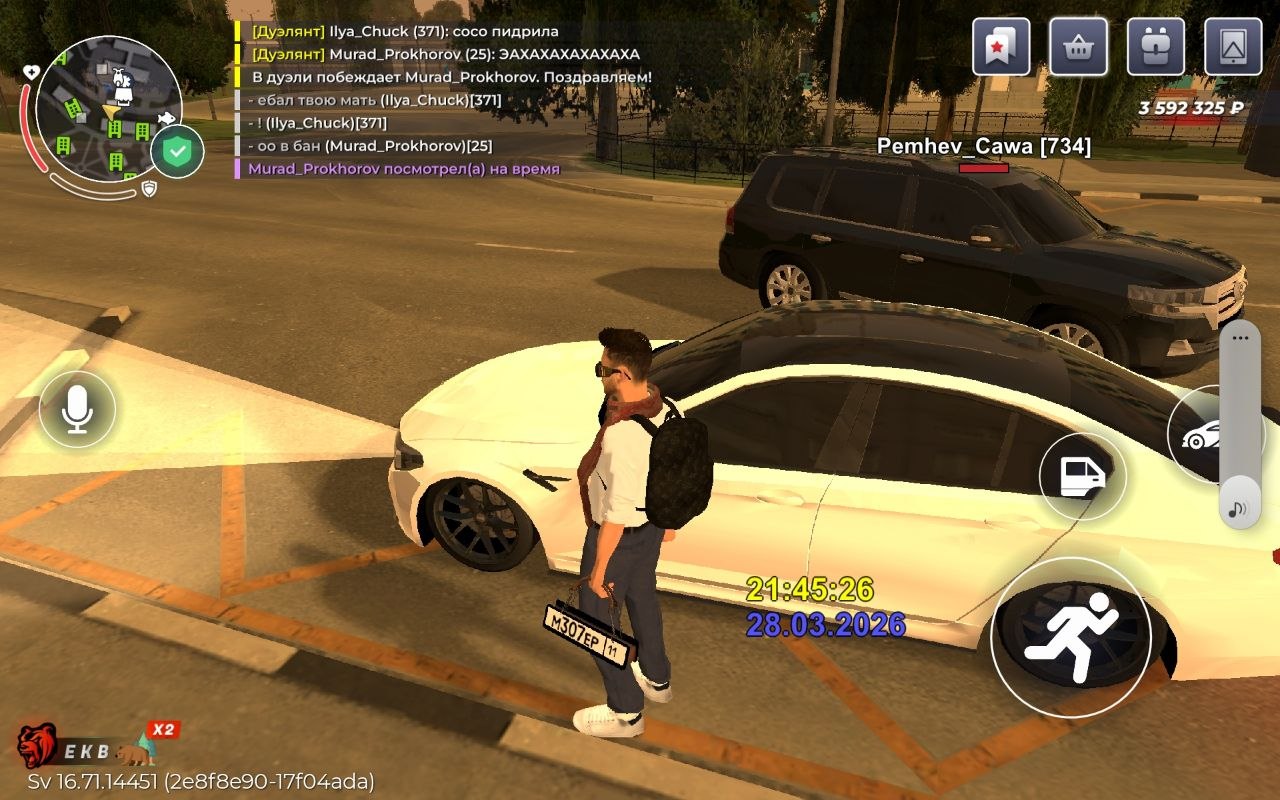This screenshot has width=1280, height=800.
Task: Open the tablet device menu
Action: pyautogui.click(x=1233, y=47)
